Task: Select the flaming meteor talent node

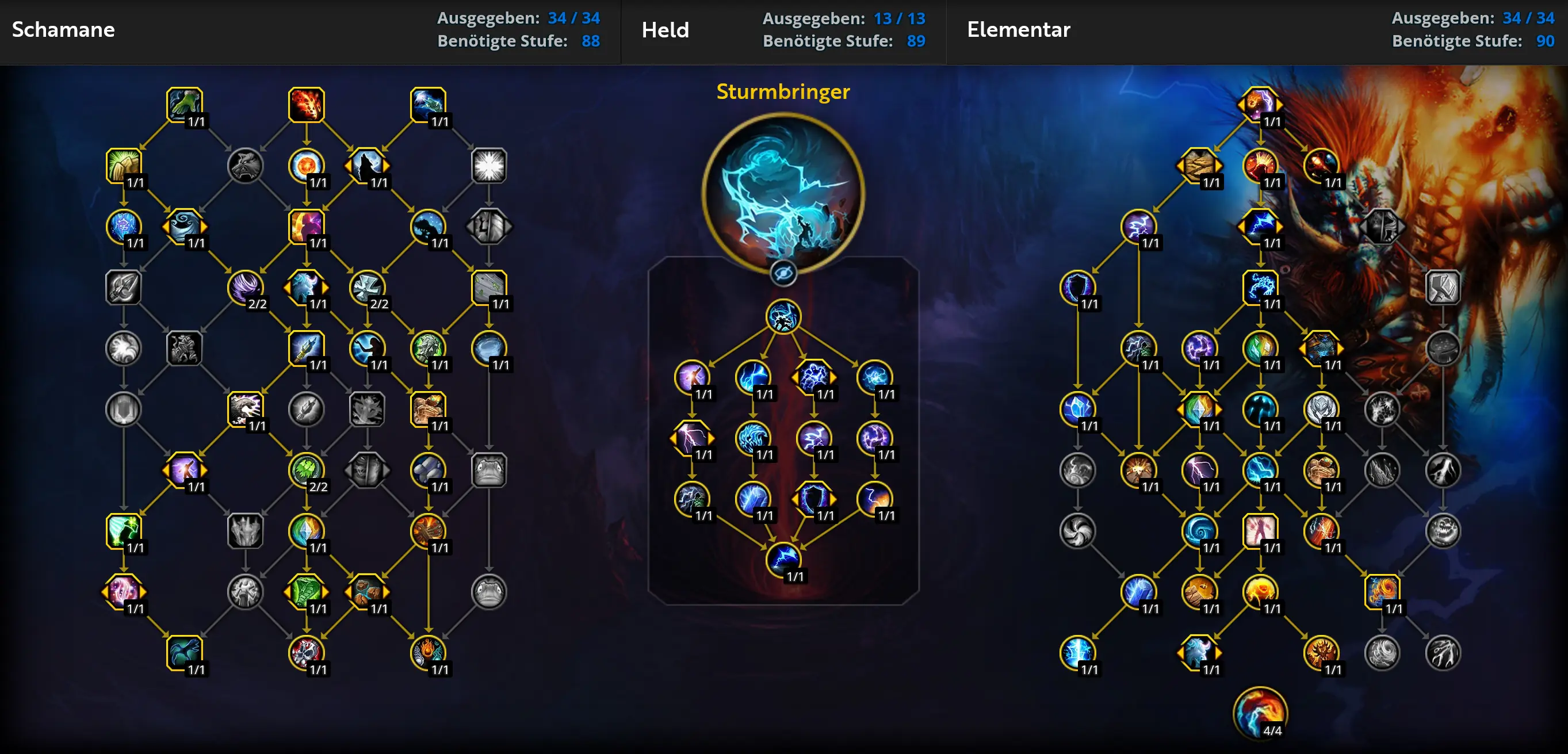Action: pos(306,105)
